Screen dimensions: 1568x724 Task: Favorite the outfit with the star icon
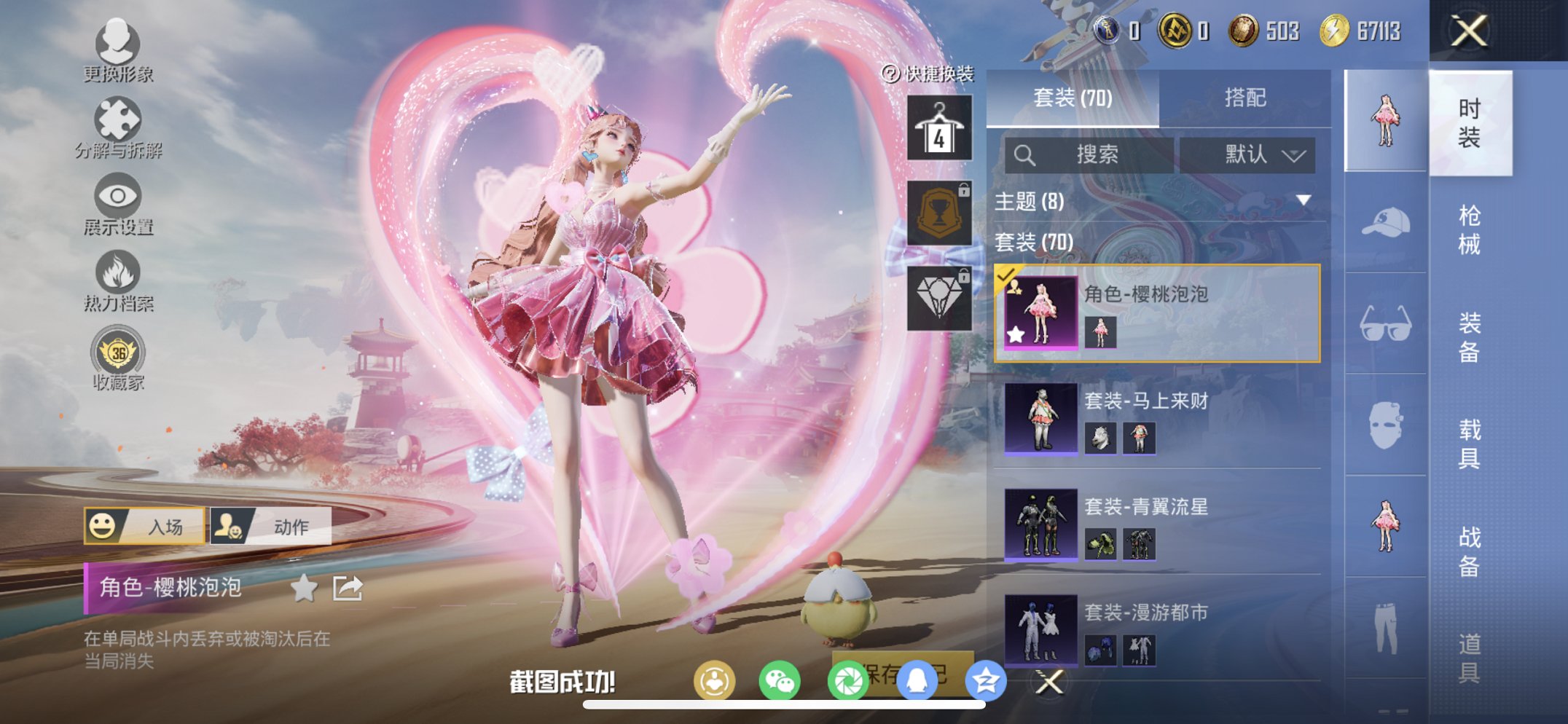(304, 588)
